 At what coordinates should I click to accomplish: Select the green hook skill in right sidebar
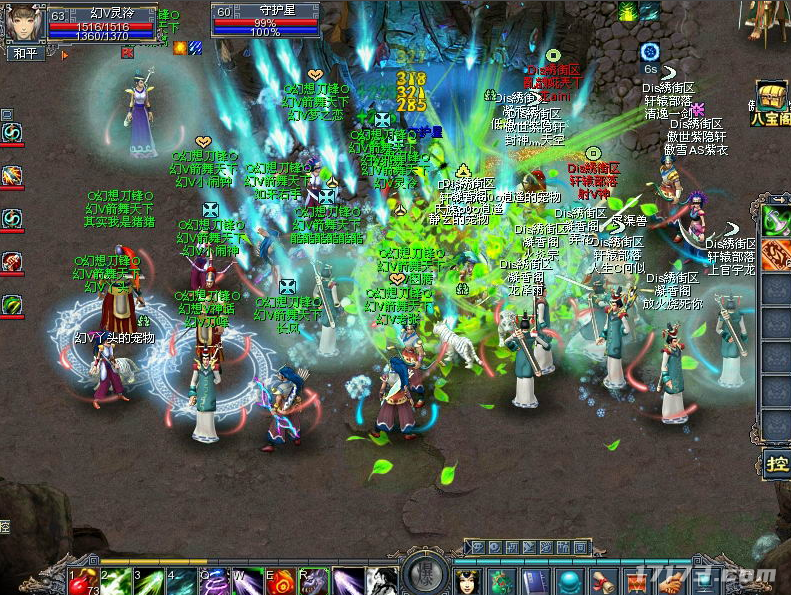[x=777, y=221]
